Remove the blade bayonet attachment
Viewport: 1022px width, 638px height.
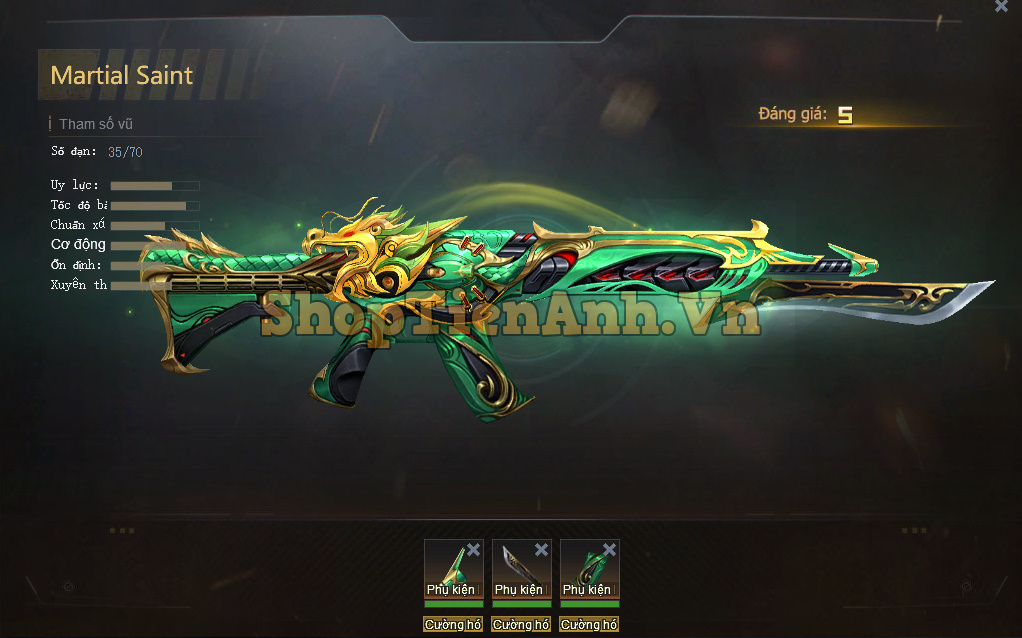[541, 550]
